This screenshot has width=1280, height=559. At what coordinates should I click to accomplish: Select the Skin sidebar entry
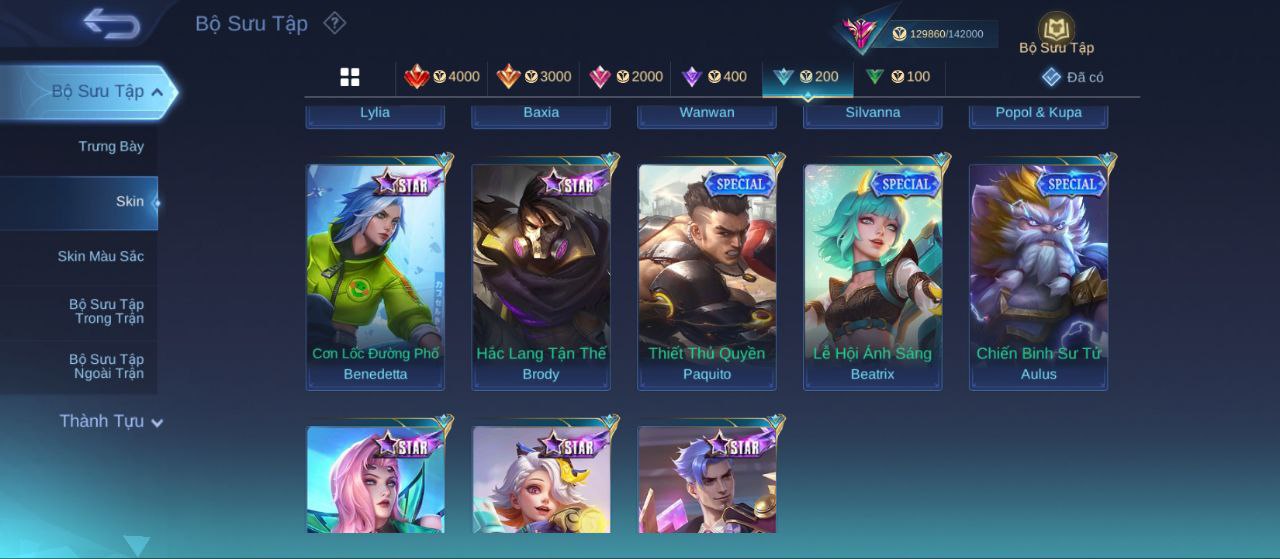[x=129, y=202]
